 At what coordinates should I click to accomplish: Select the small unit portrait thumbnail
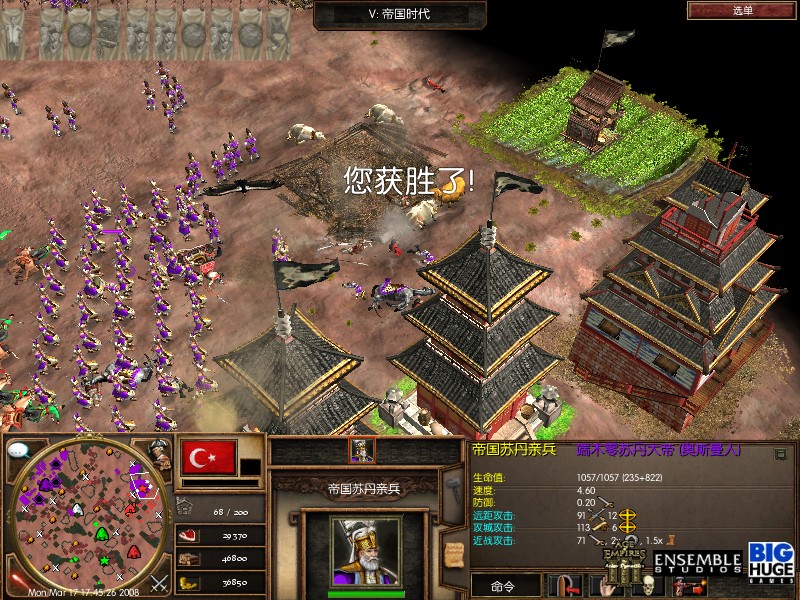(x=361, y=451)
